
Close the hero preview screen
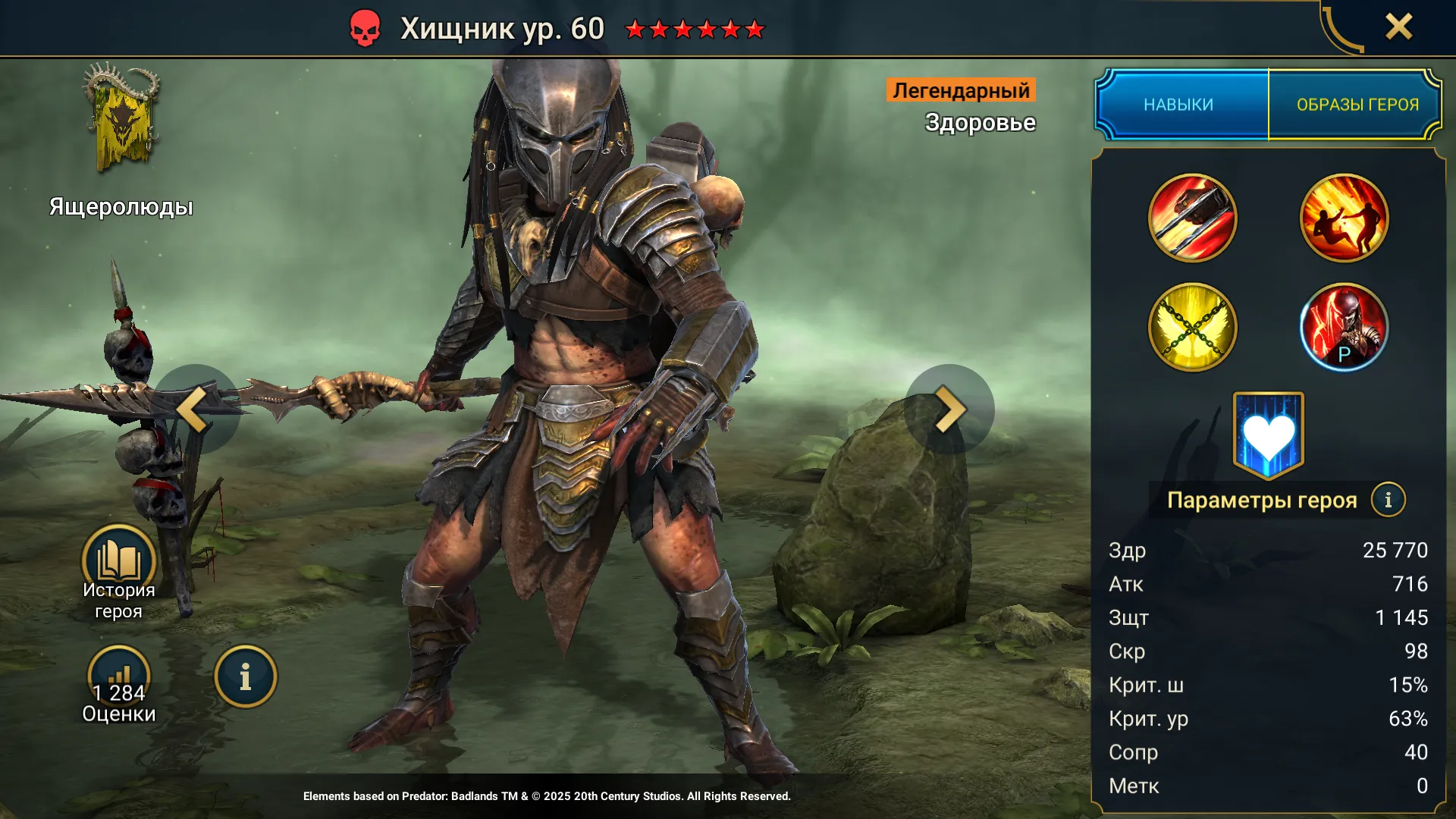coord(1398,27)
